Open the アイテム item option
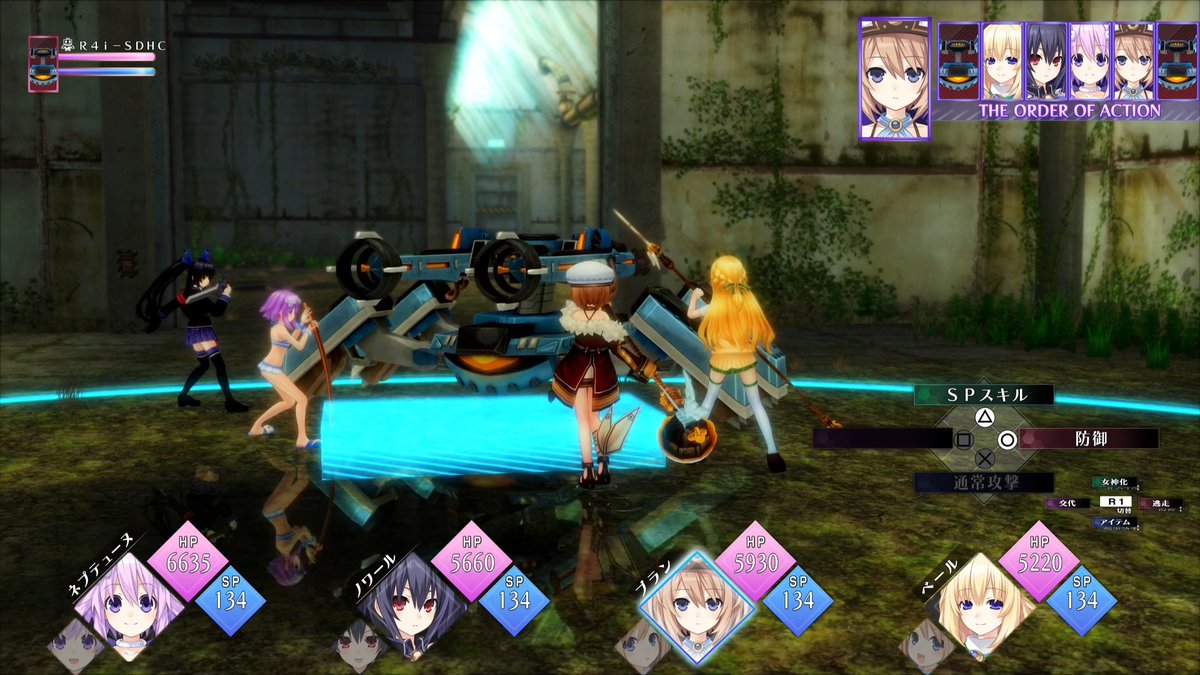1200x675 pixels. pos(1116,522)
